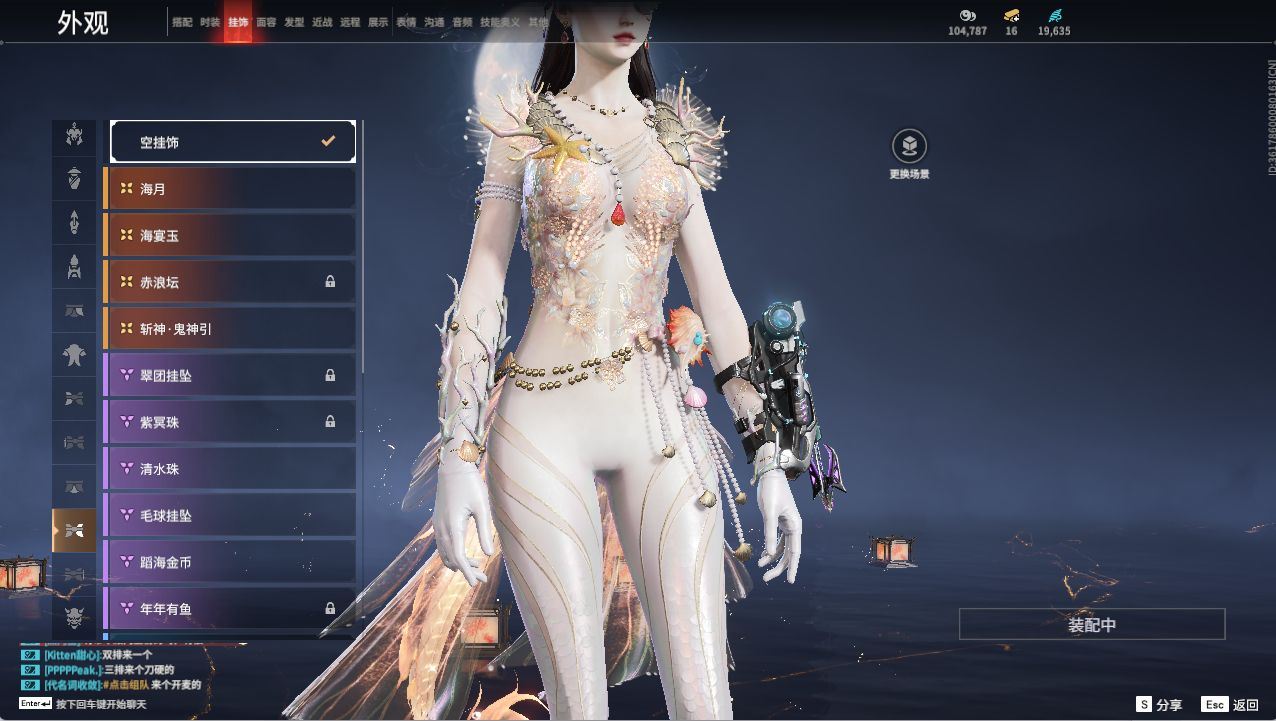Open the 面容 face tab
This screenshot has width=1276, height=721.
(x=266, y=22)
